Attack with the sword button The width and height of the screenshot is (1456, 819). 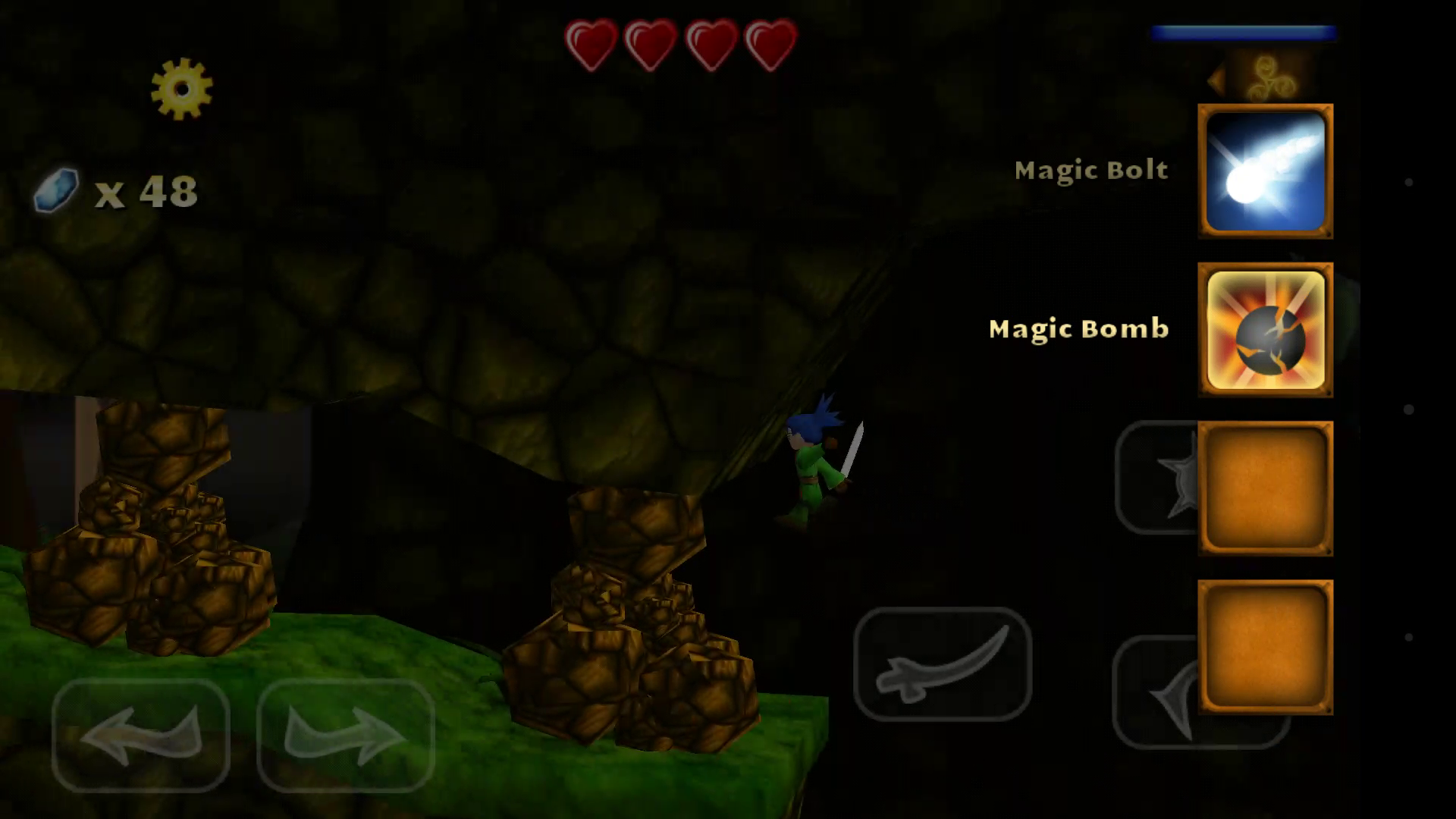pos(943,664)
